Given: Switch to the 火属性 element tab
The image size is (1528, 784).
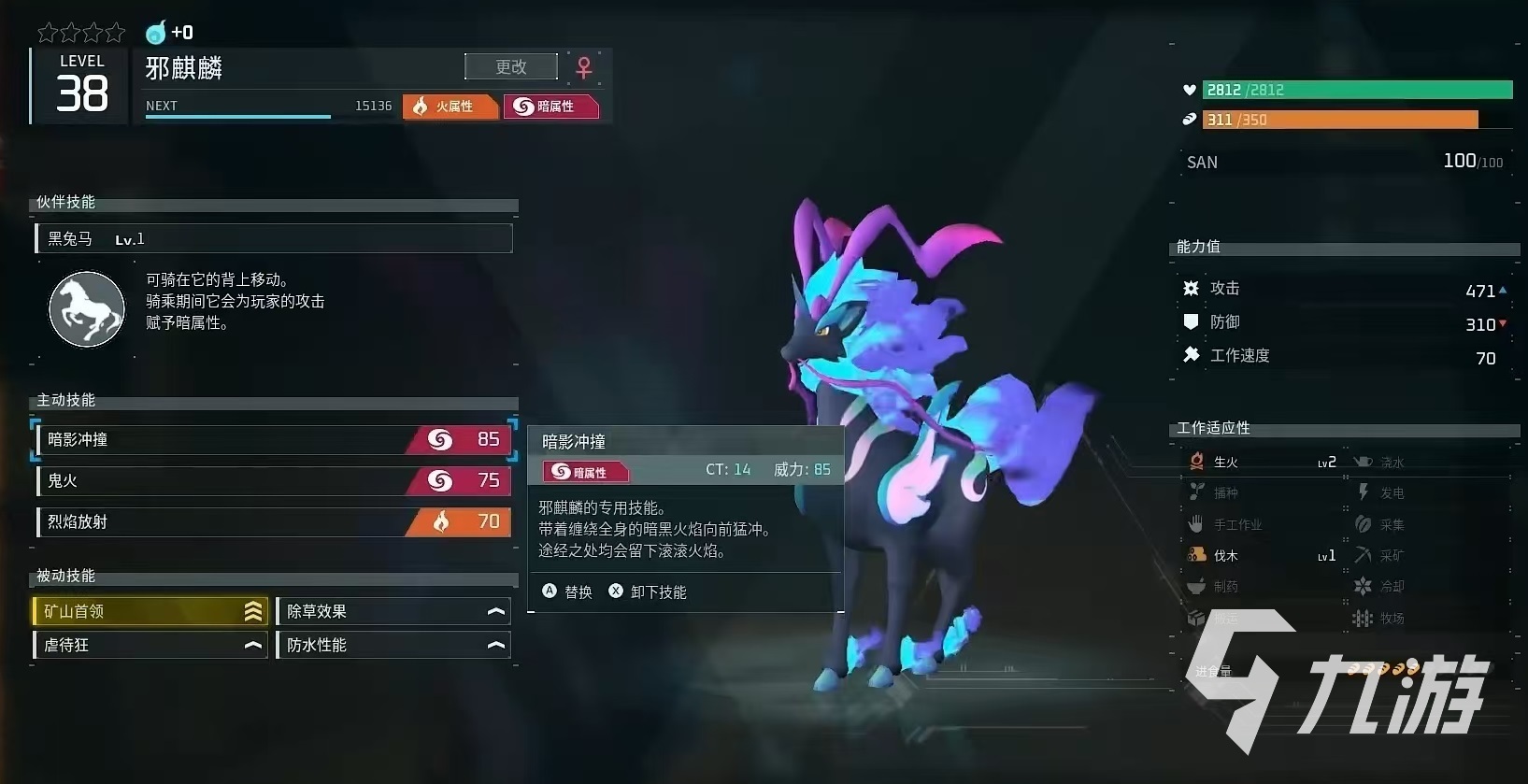Looking at the screenshot, I should point(450,106).
